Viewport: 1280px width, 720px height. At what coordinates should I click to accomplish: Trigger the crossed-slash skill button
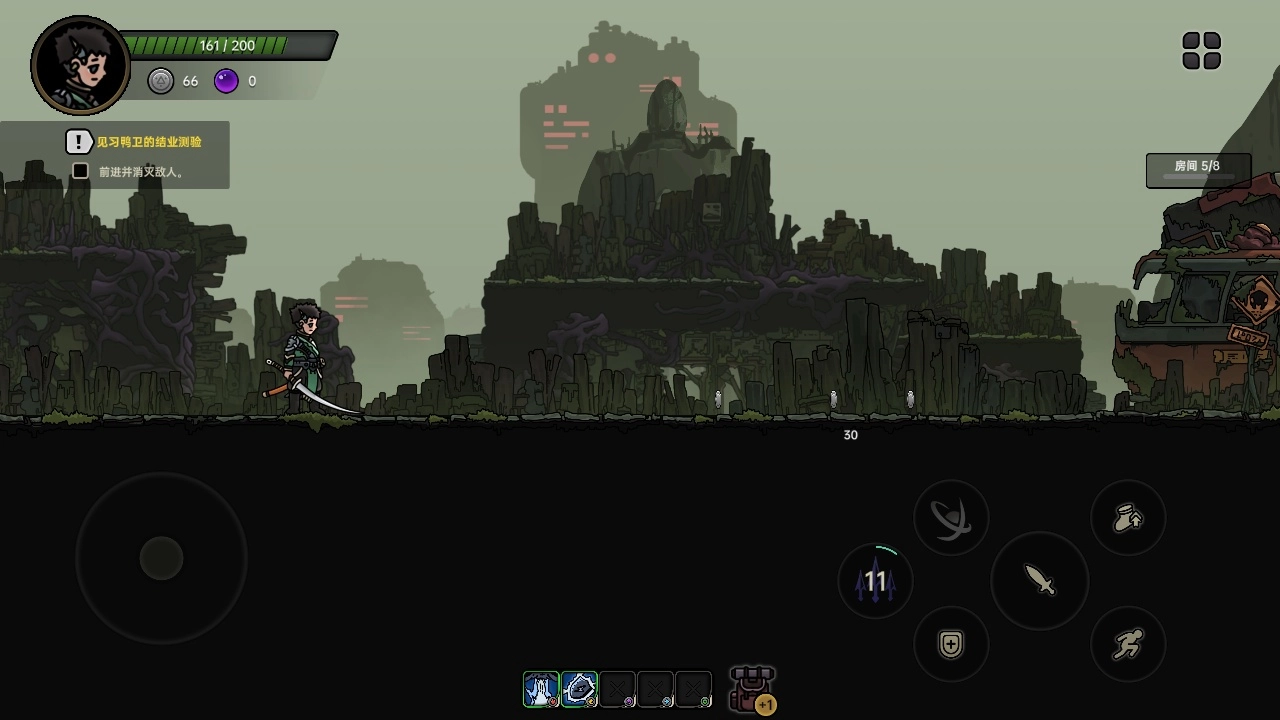951,518
